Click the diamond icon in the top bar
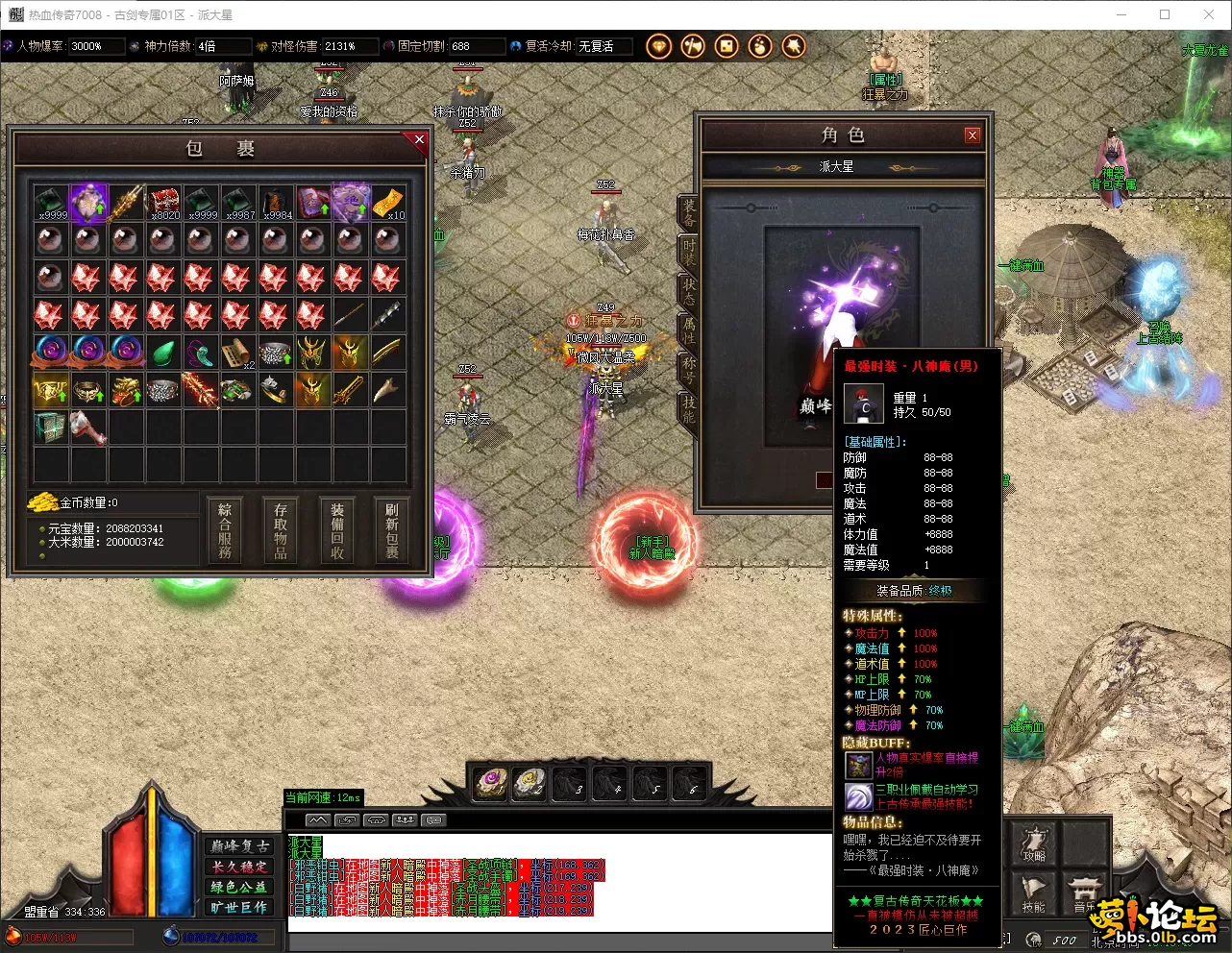The image size is (1232, 953). [658, 46]
